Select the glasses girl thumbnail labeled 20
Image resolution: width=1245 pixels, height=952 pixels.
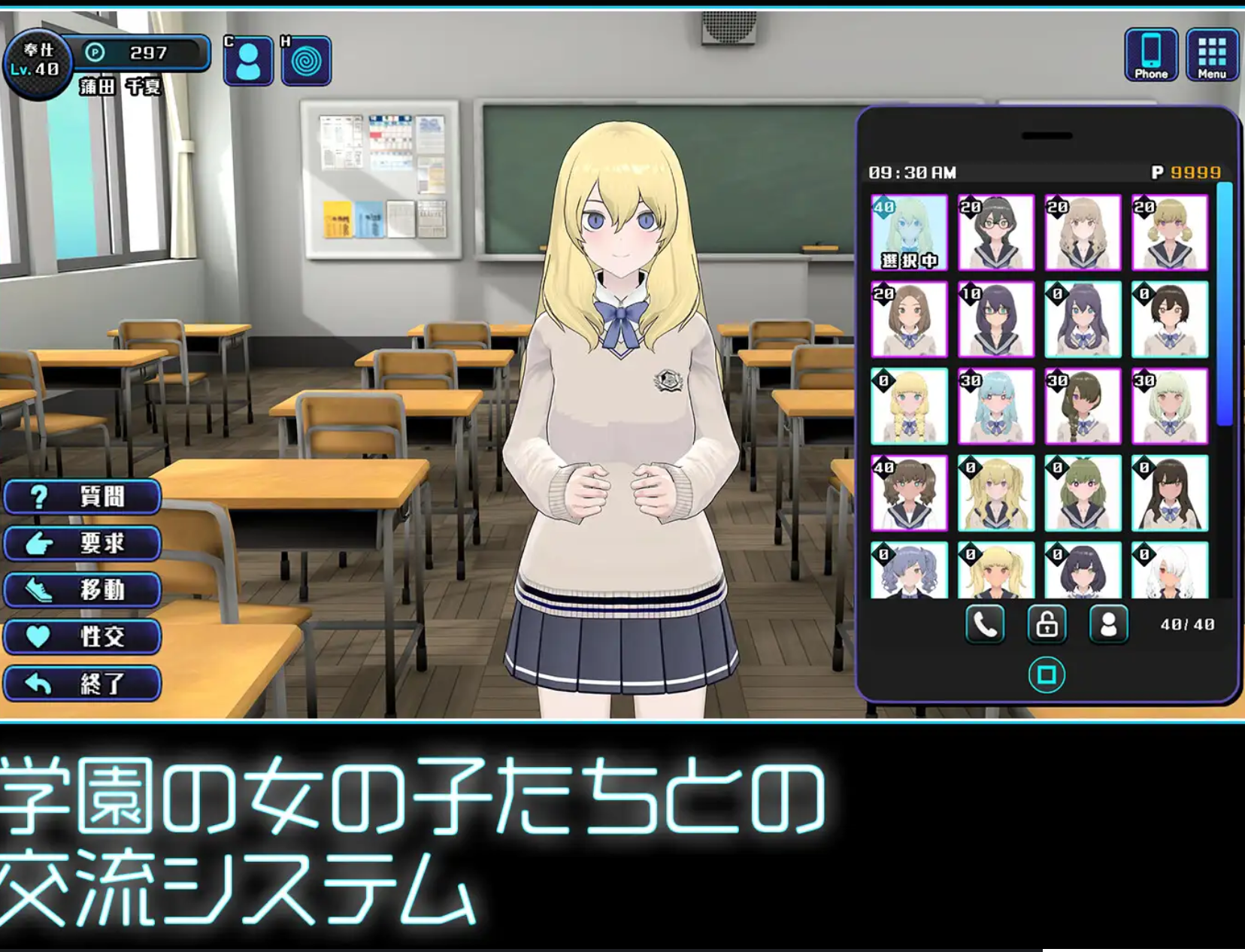point(996,233)
